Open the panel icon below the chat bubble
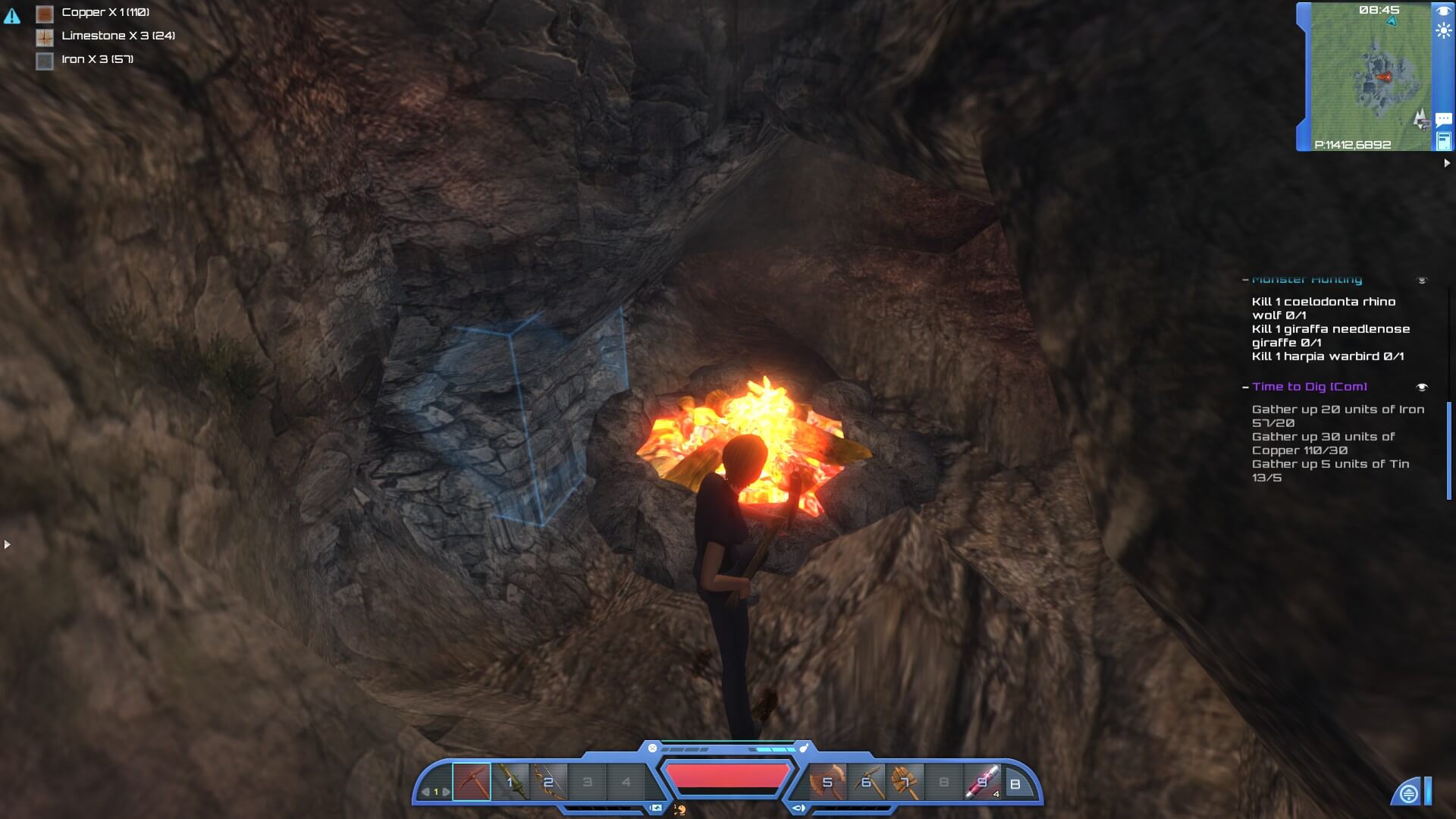The height and width of the screenshot is (819, 1456). 1443,141
